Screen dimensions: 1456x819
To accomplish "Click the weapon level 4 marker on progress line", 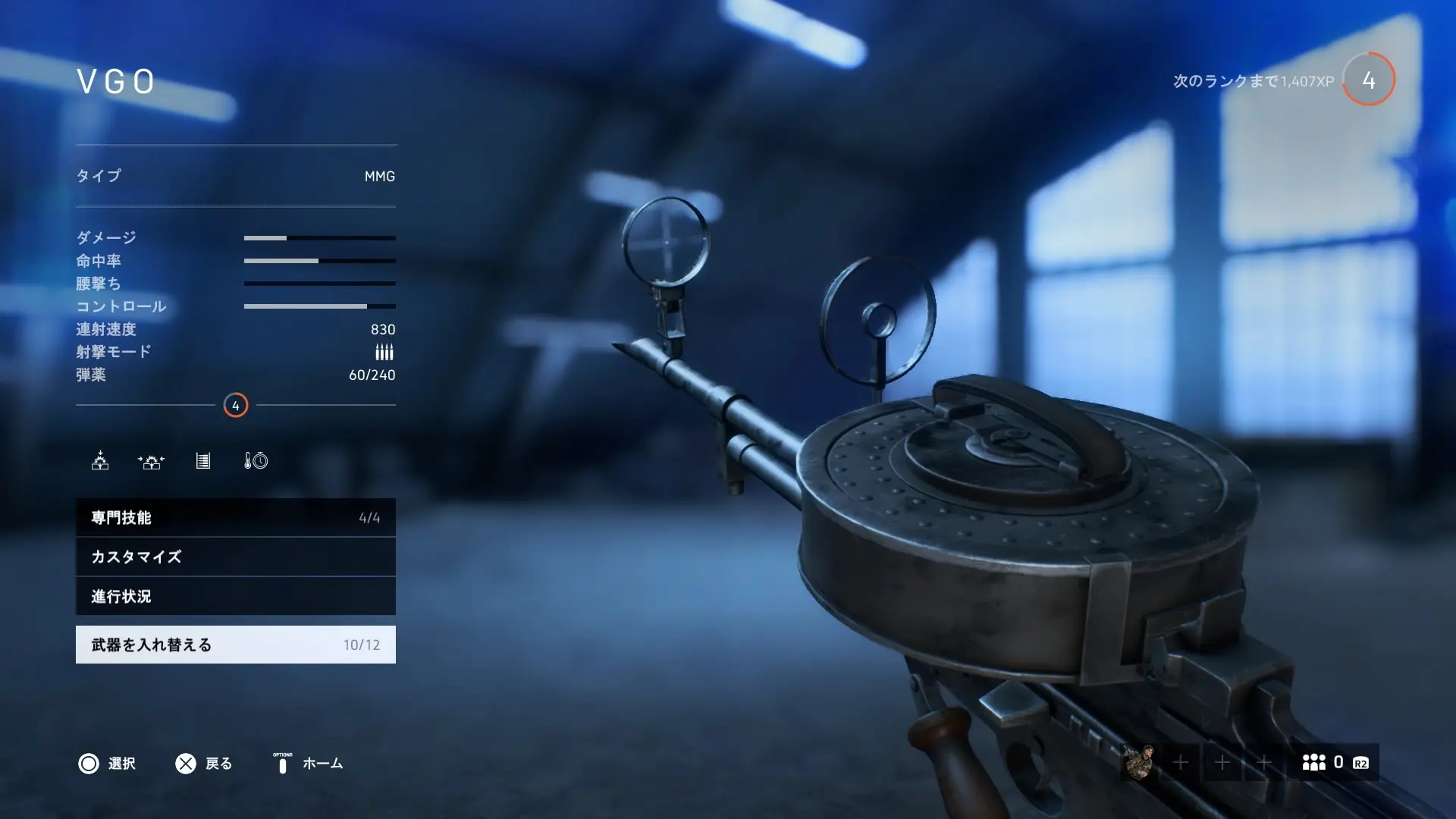I will pyautogui.click(x=236, y=404).
